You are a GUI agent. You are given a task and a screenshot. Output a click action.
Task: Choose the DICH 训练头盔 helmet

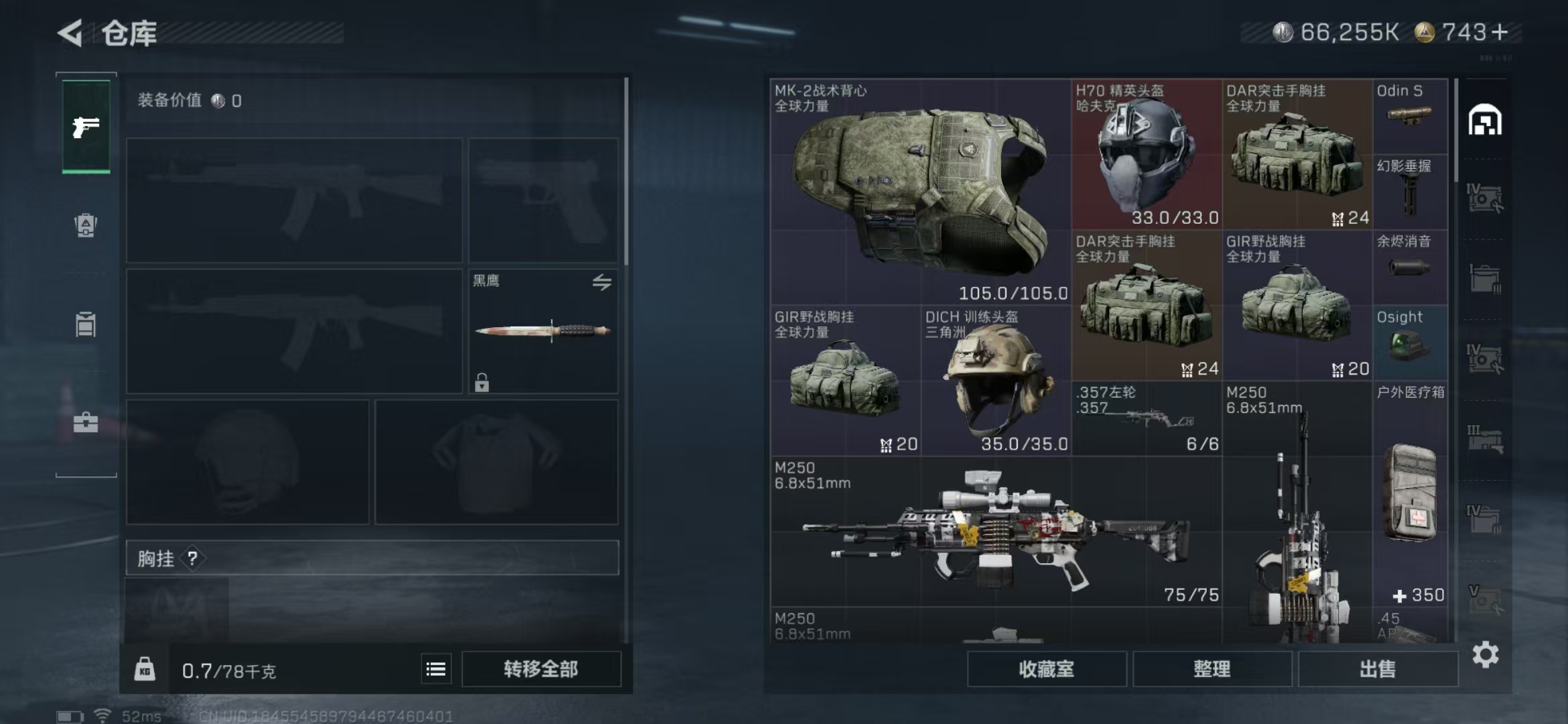click(x=996, y=381)
